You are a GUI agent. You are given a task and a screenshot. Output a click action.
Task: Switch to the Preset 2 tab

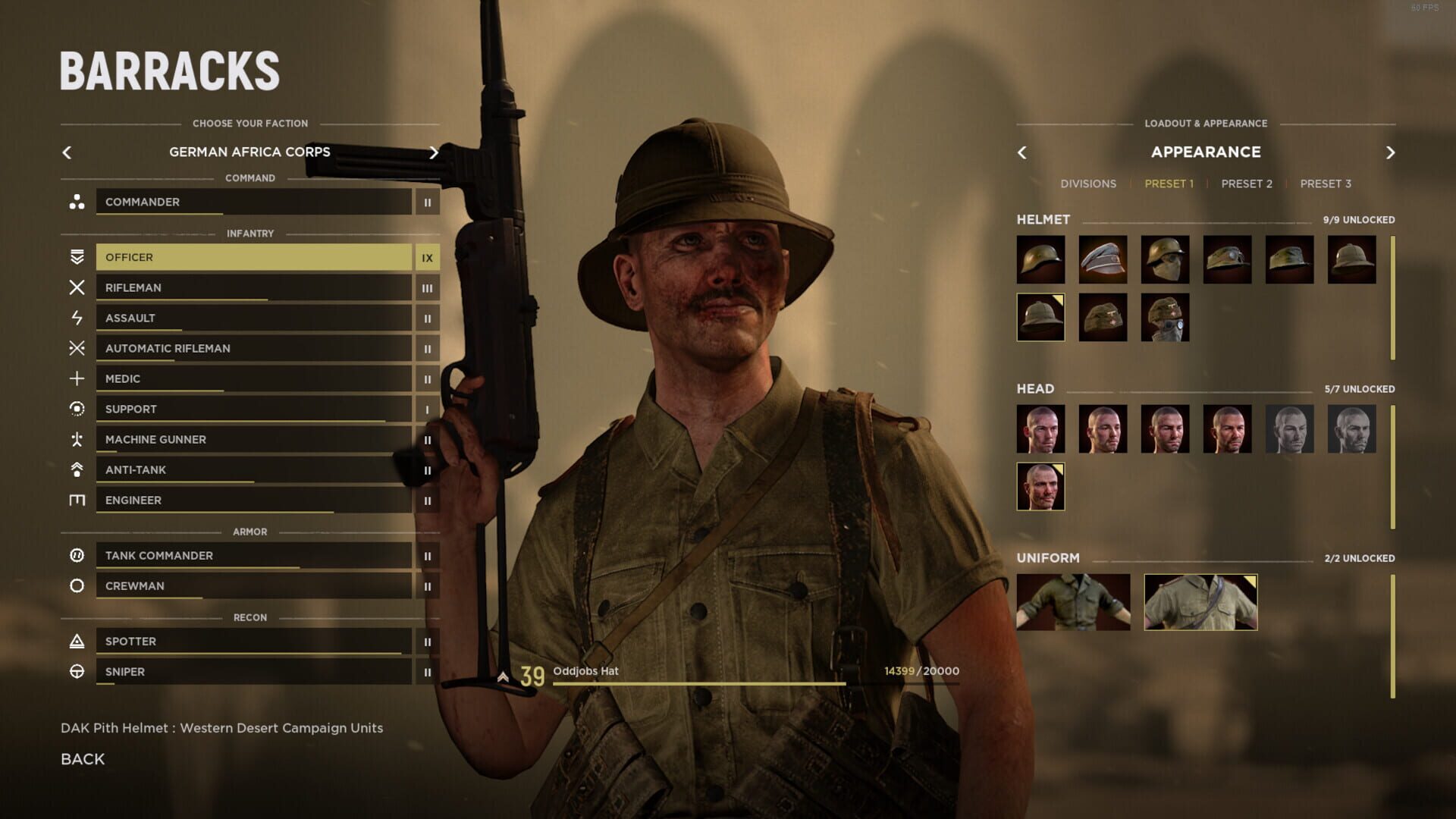click(1246, 184)
